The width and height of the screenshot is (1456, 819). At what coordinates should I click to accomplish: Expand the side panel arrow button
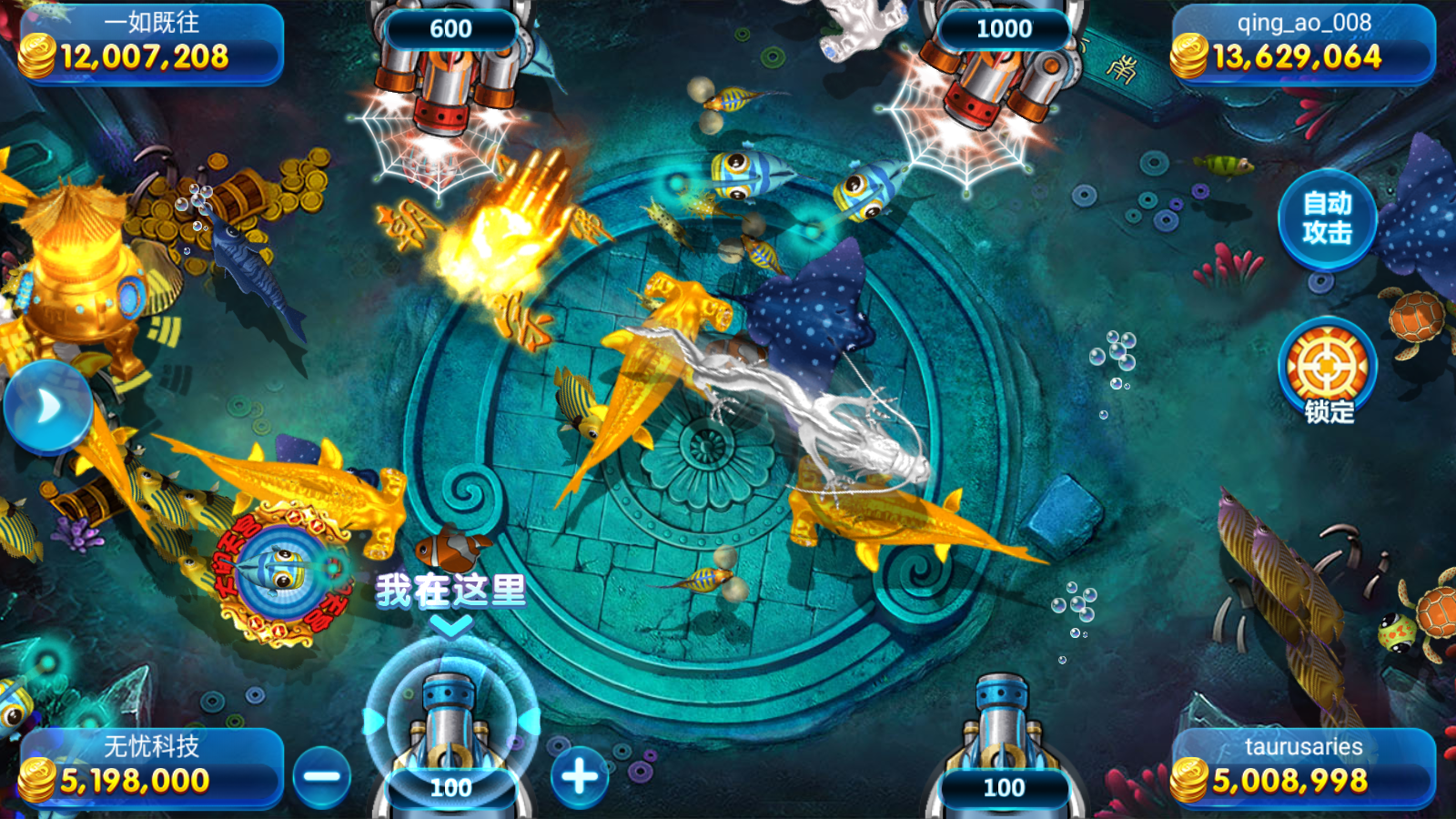tap(47, 407)
